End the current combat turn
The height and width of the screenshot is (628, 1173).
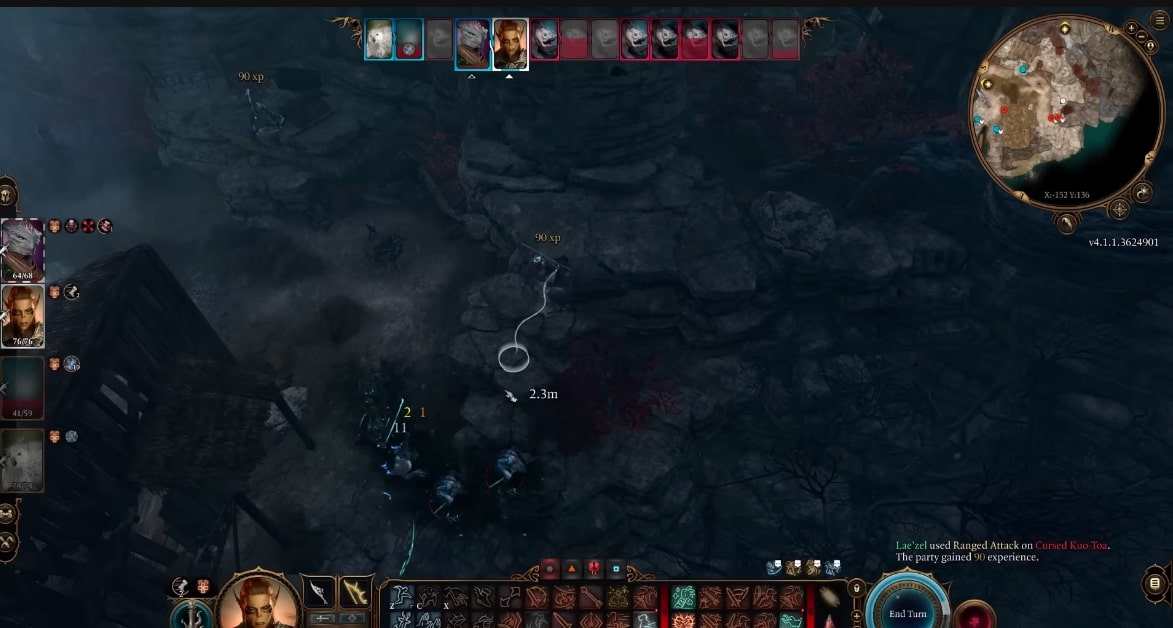click(909, 611)
